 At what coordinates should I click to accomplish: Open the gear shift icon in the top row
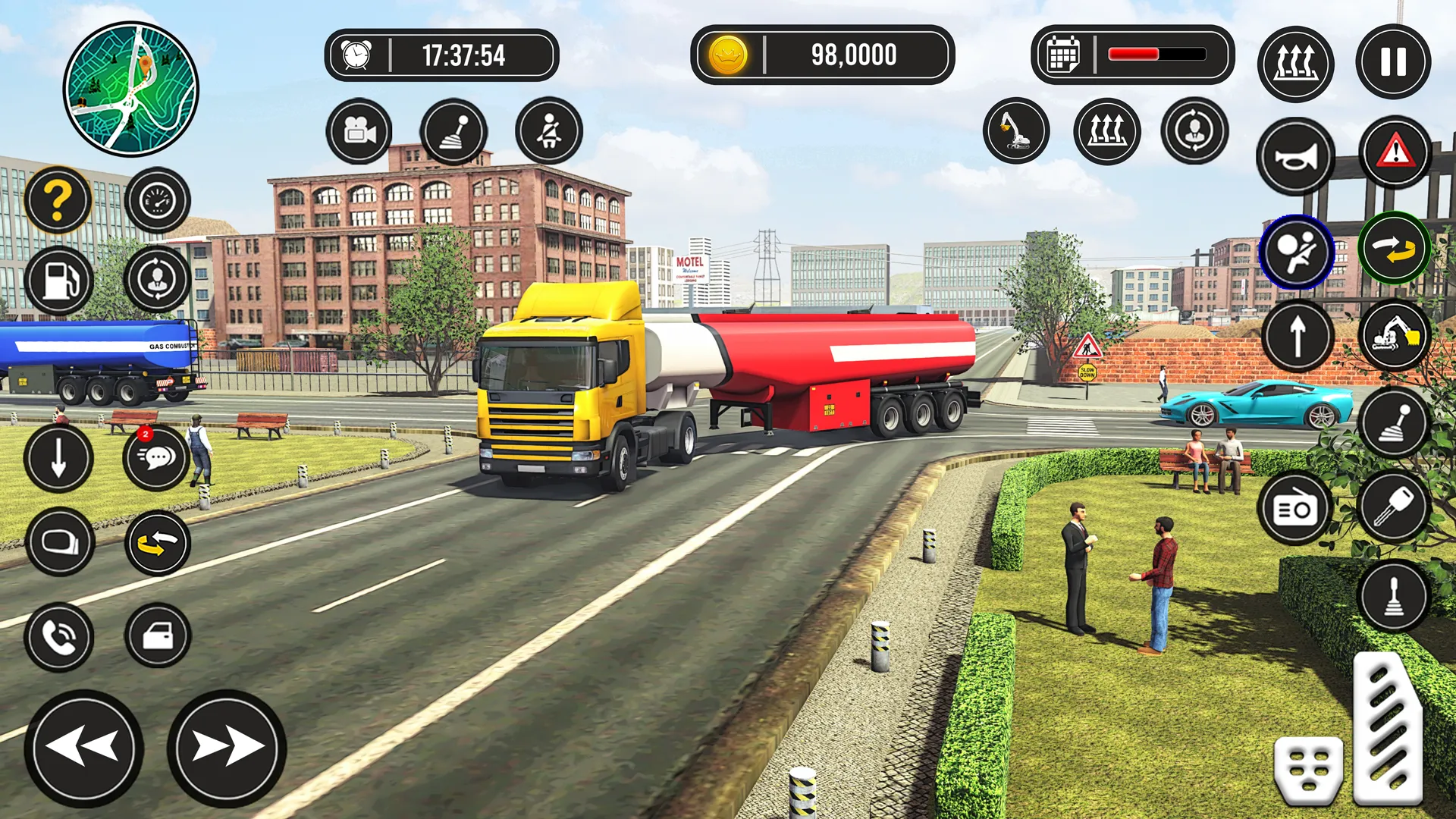(x=455, y=130)
